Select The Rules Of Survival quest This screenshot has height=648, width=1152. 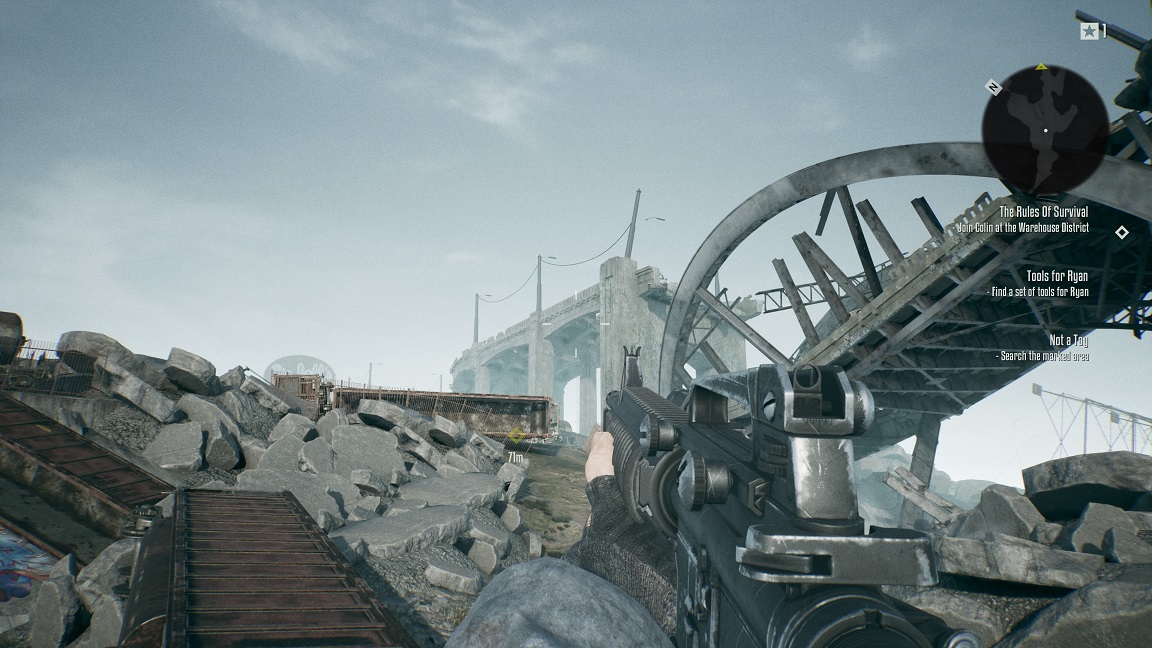pos(1043,212)
